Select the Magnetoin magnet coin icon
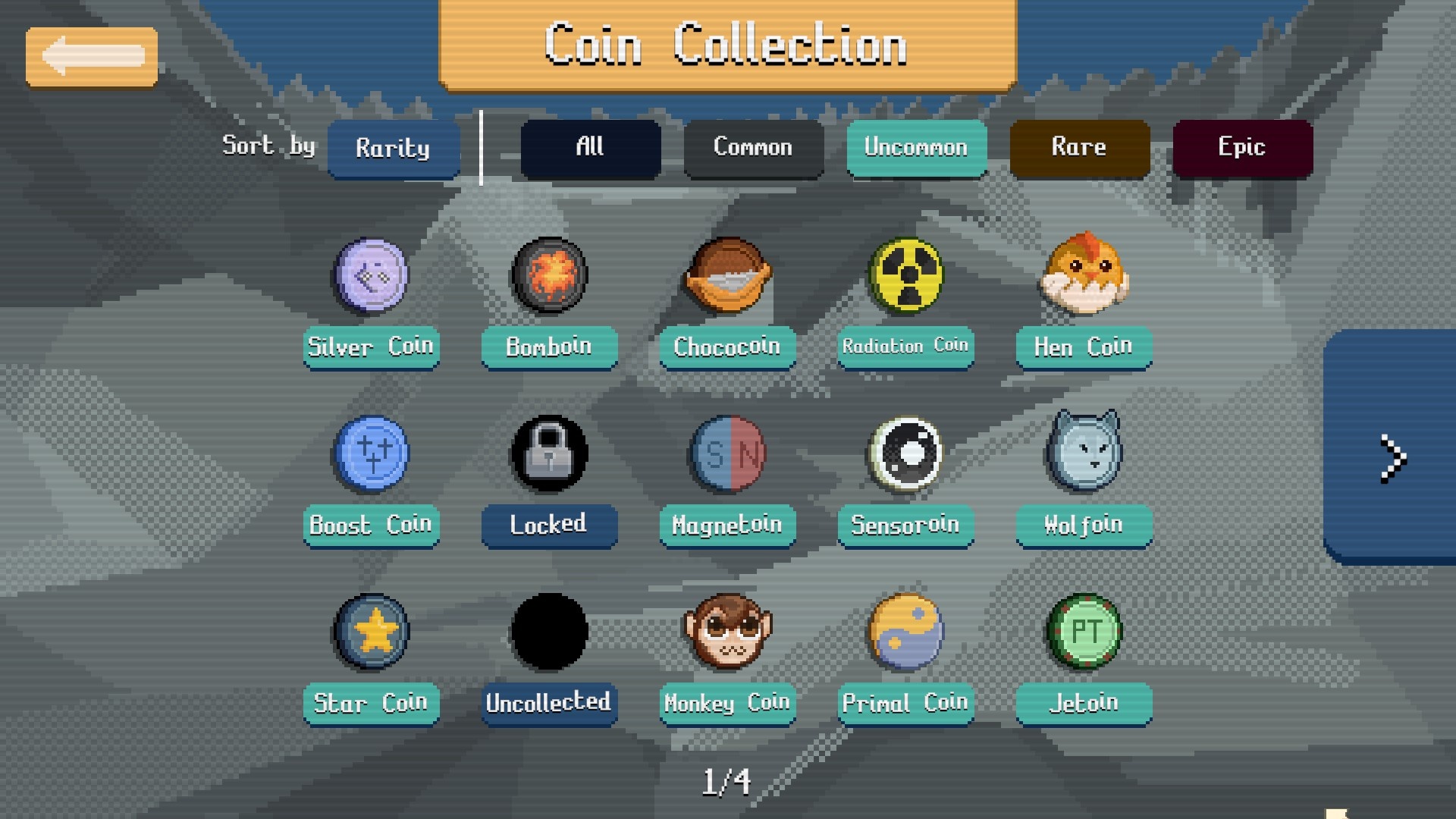Image resolution: width=1456 pixels, height=819 pixels. pos(726,453)
